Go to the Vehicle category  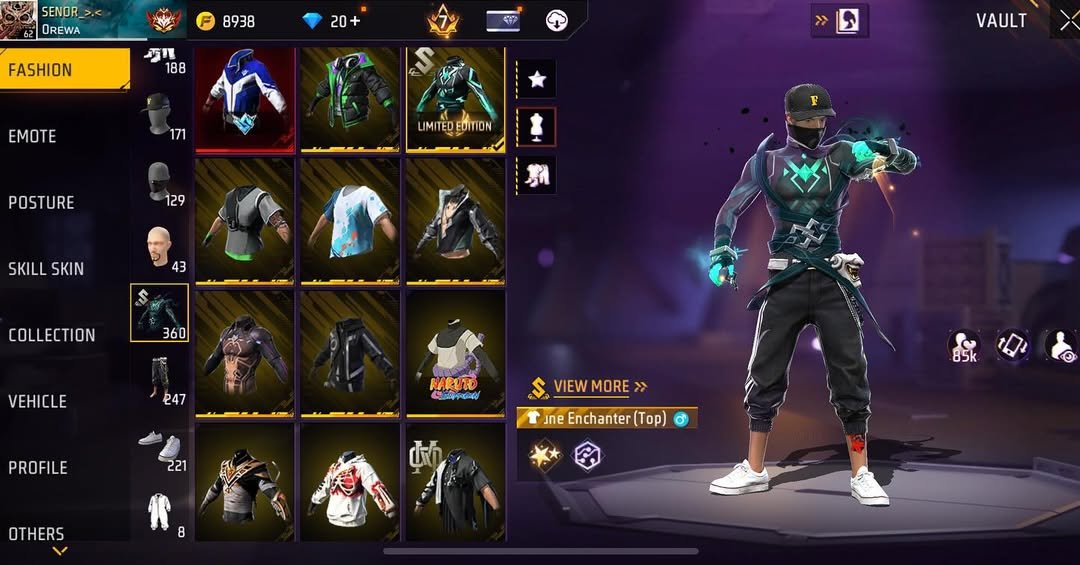(x=38, y=401)
